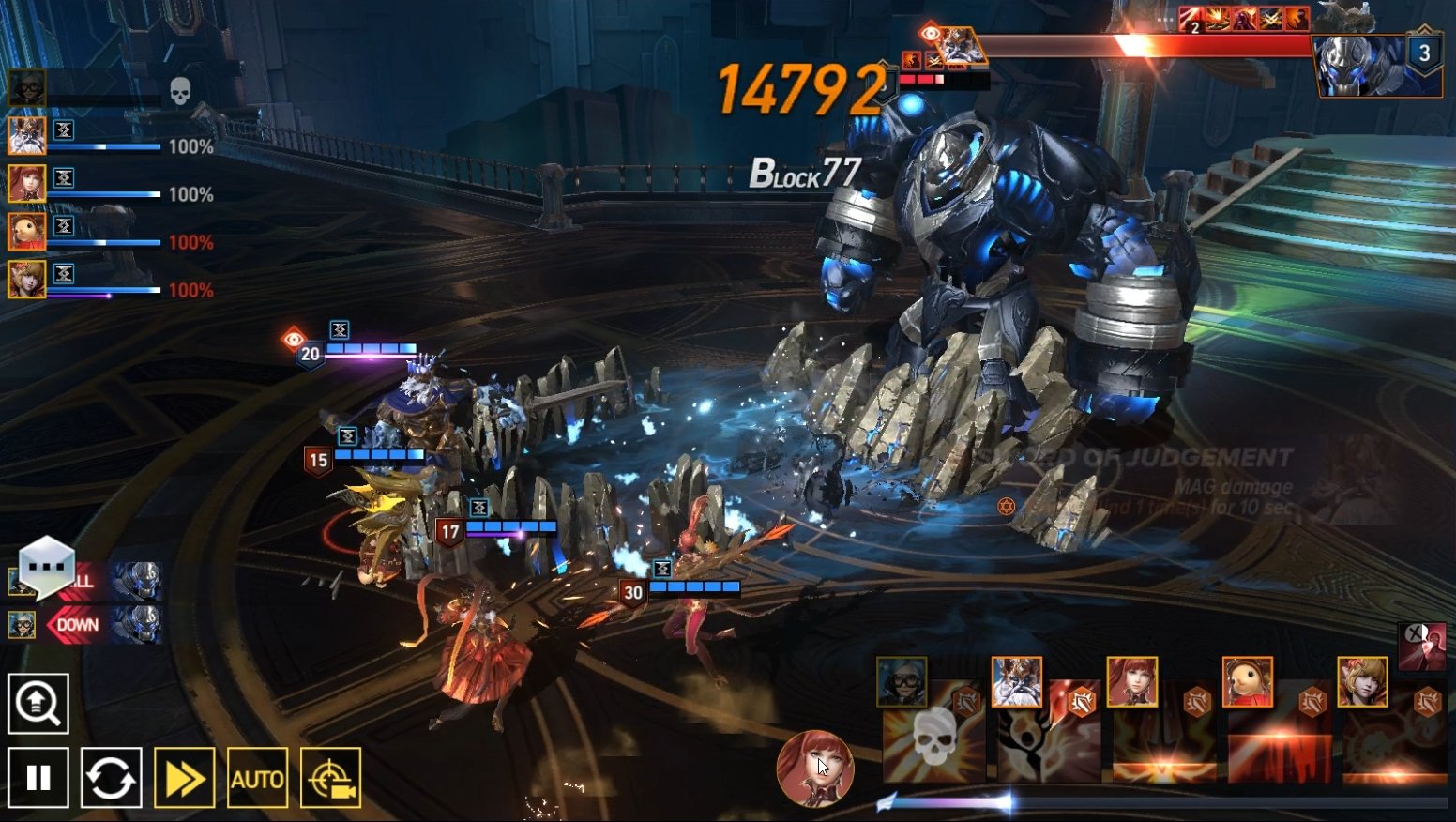
Task: Toggle the AUTO battle button
Action: point(257,777)
